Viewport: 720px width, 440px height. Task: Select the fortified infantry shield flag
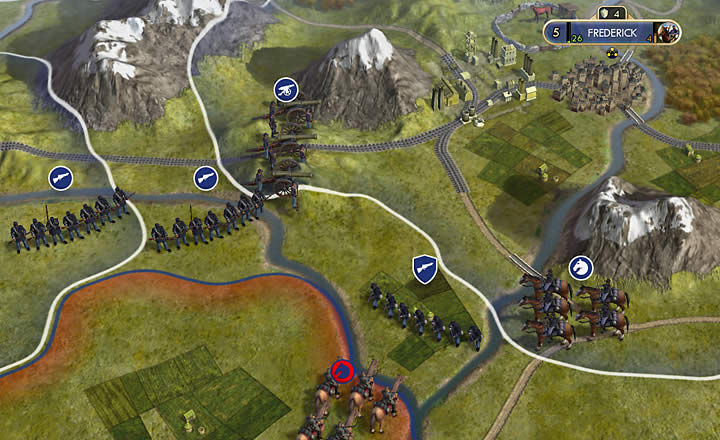tap(424, 268)
